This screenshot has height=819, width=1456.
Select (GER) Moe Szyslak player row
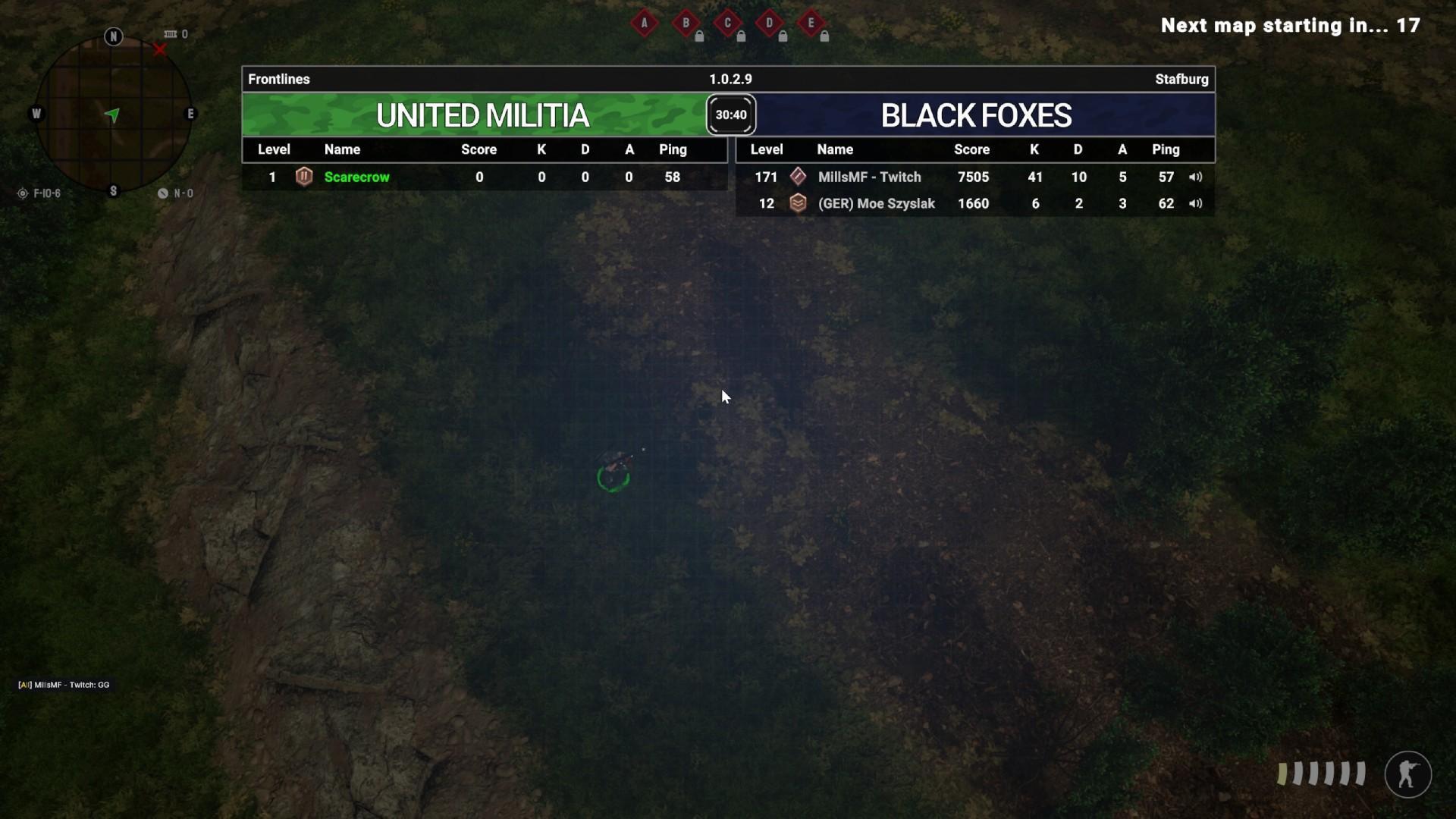pos(974,203)
